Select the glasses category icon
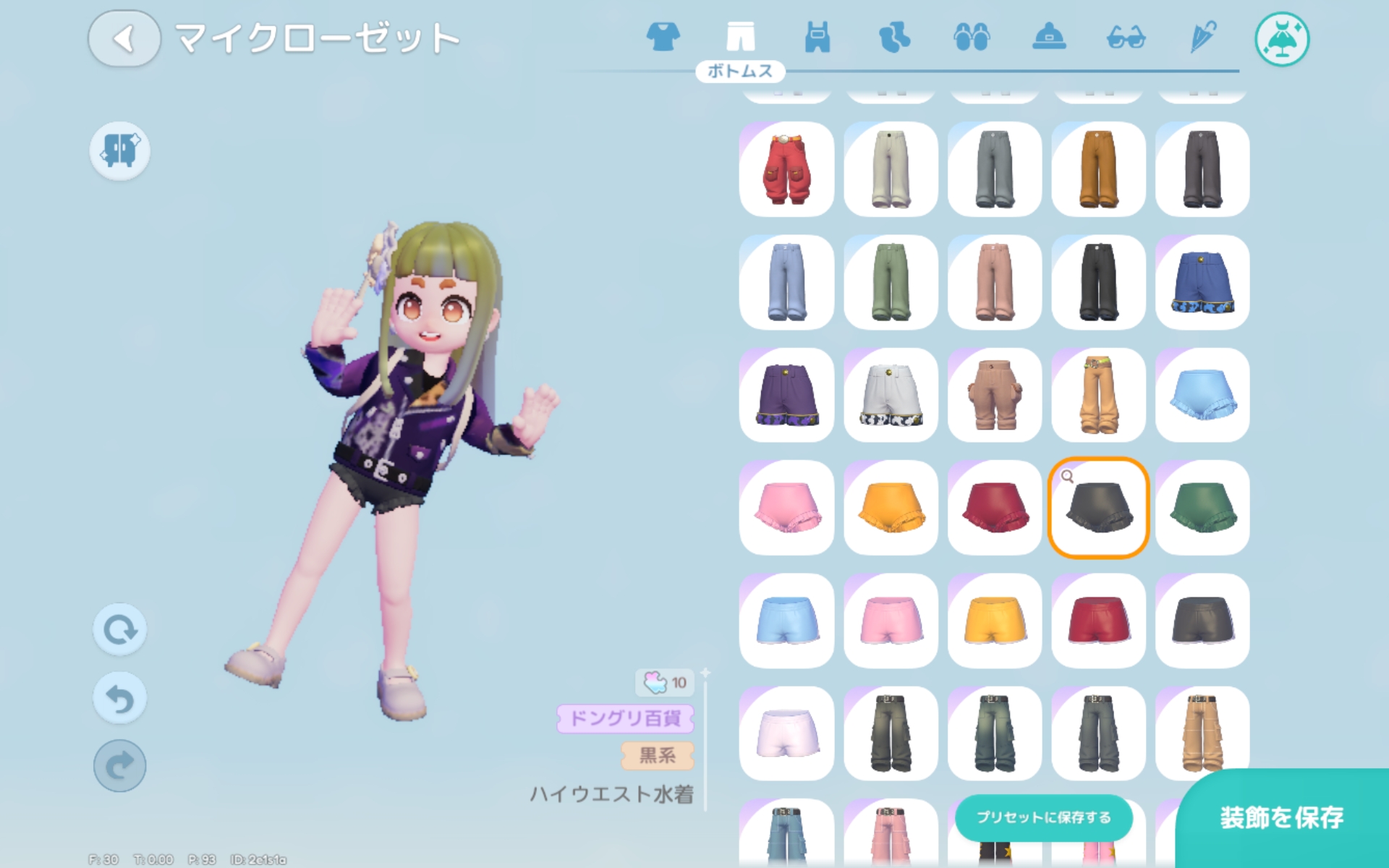 1127,38
